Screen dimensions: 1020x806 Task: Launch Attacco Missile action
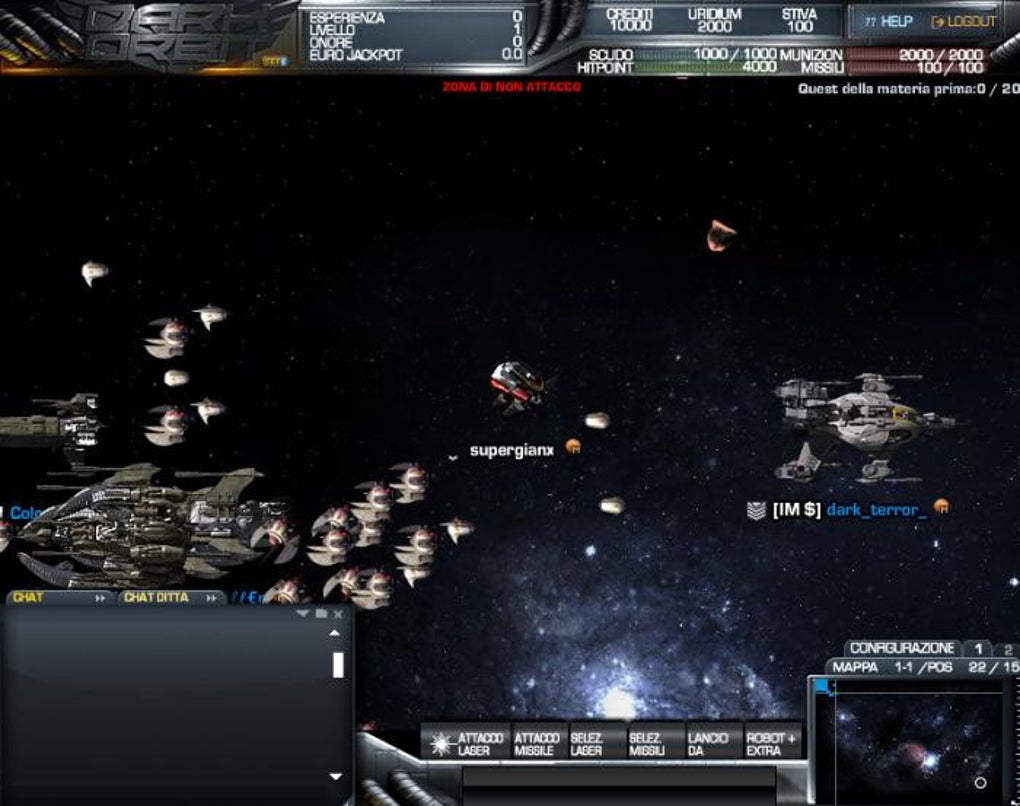(537, 743)
